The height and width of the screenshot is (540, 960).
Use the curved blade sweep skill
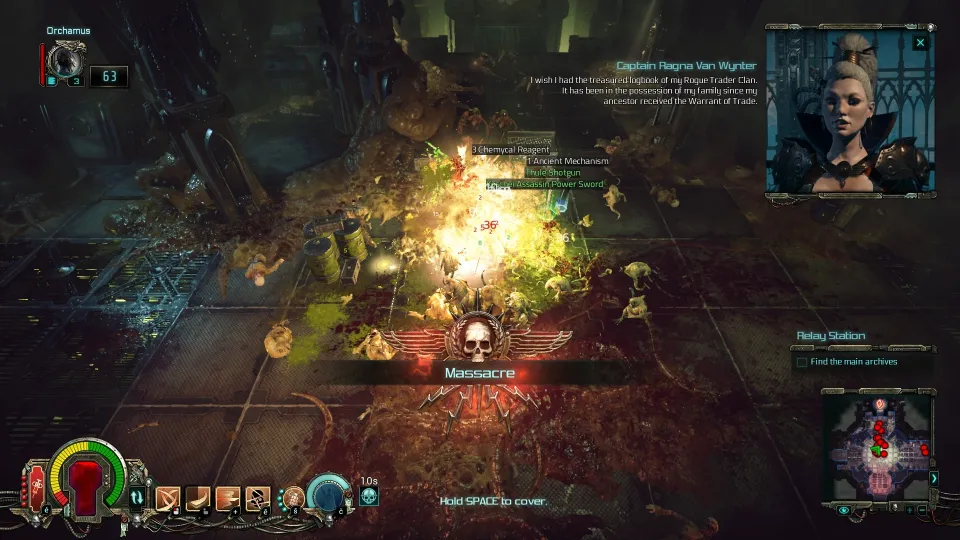coord(199,497)
